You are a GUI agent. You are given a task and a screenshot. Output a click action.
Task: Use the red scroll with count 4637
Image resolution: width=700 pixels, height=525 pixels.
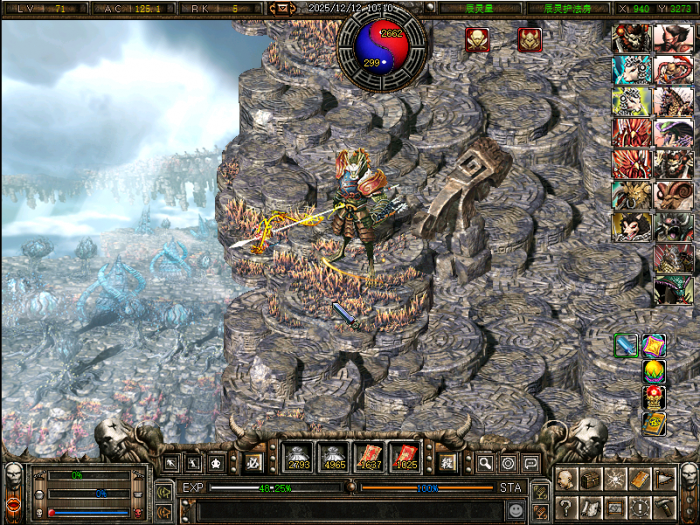tap(369, 457)
